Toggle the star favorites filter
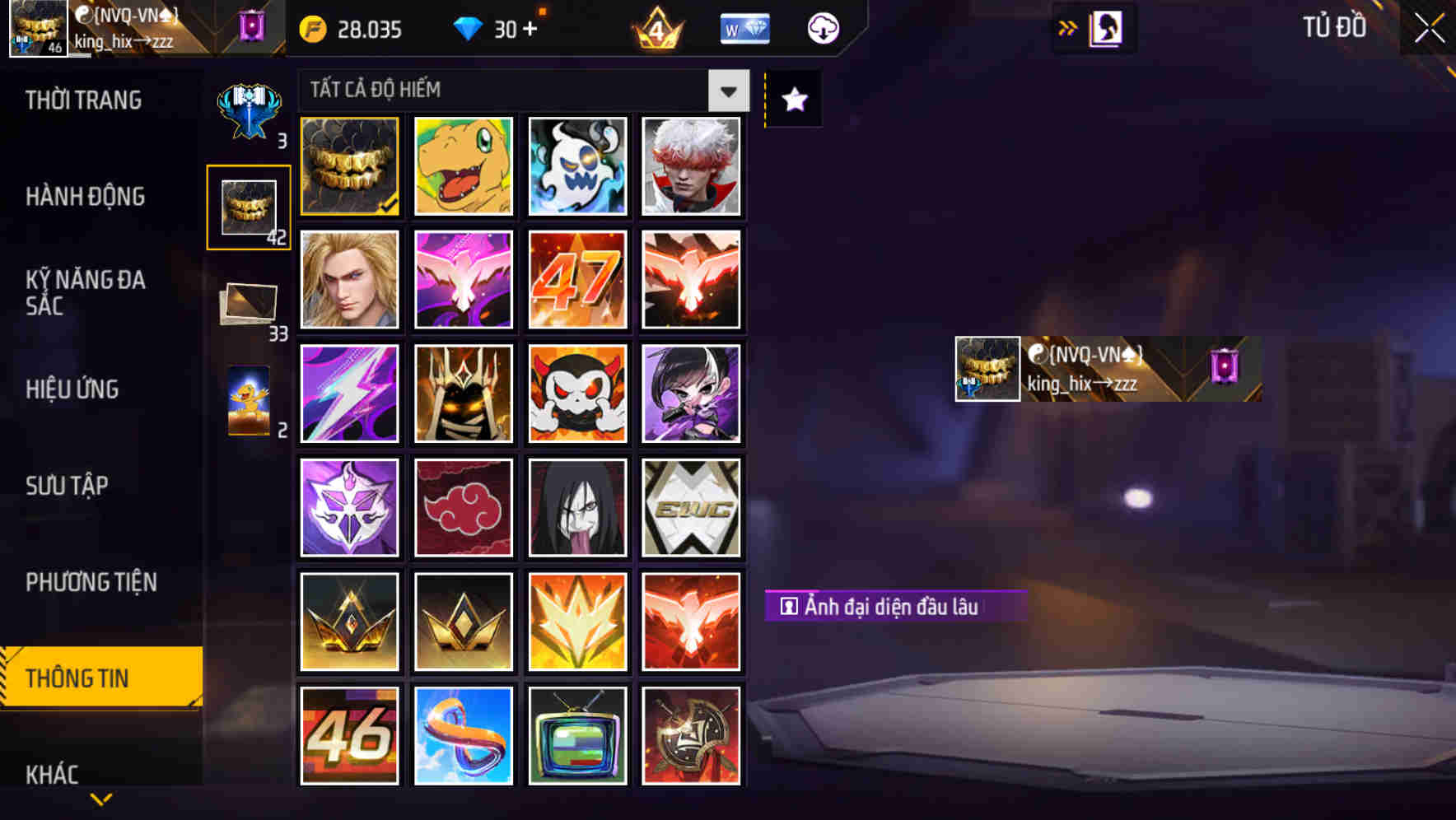 [x=793, y=100]
